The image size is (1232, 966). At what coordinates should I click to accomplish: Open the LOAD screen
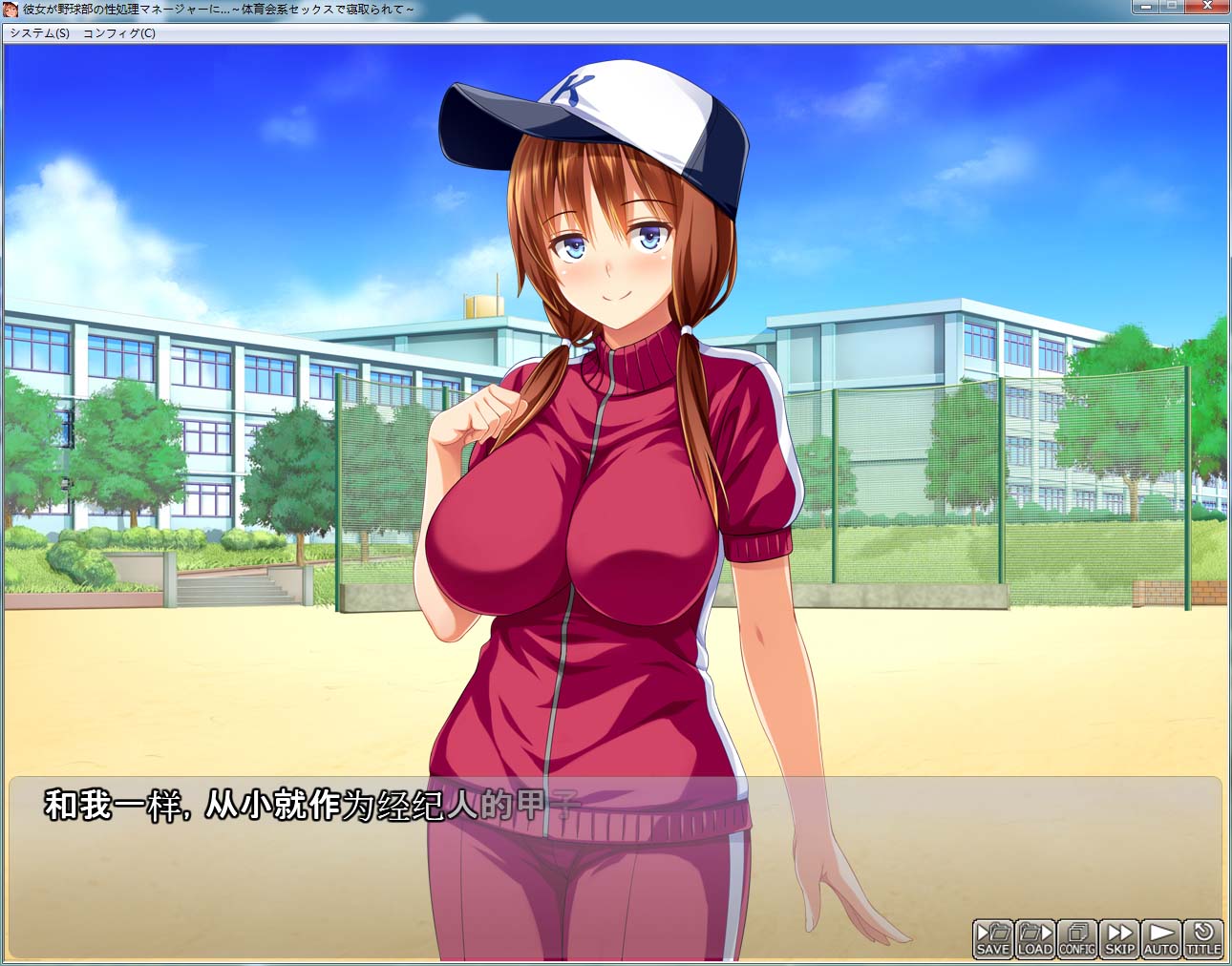tap(1034, 938)
